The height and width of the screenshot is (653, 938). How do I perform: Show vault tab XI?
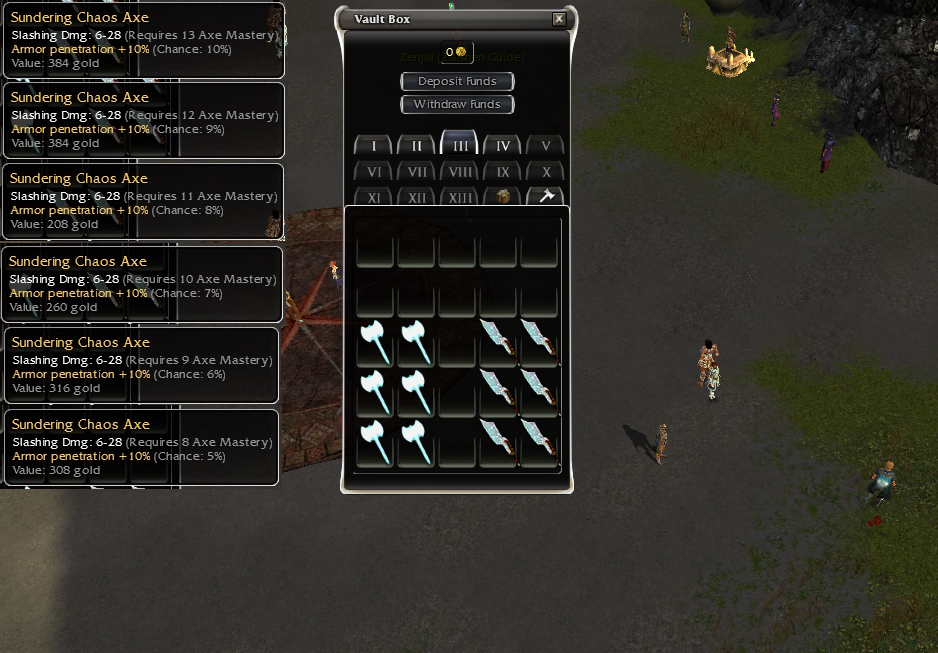pos(374,197)
